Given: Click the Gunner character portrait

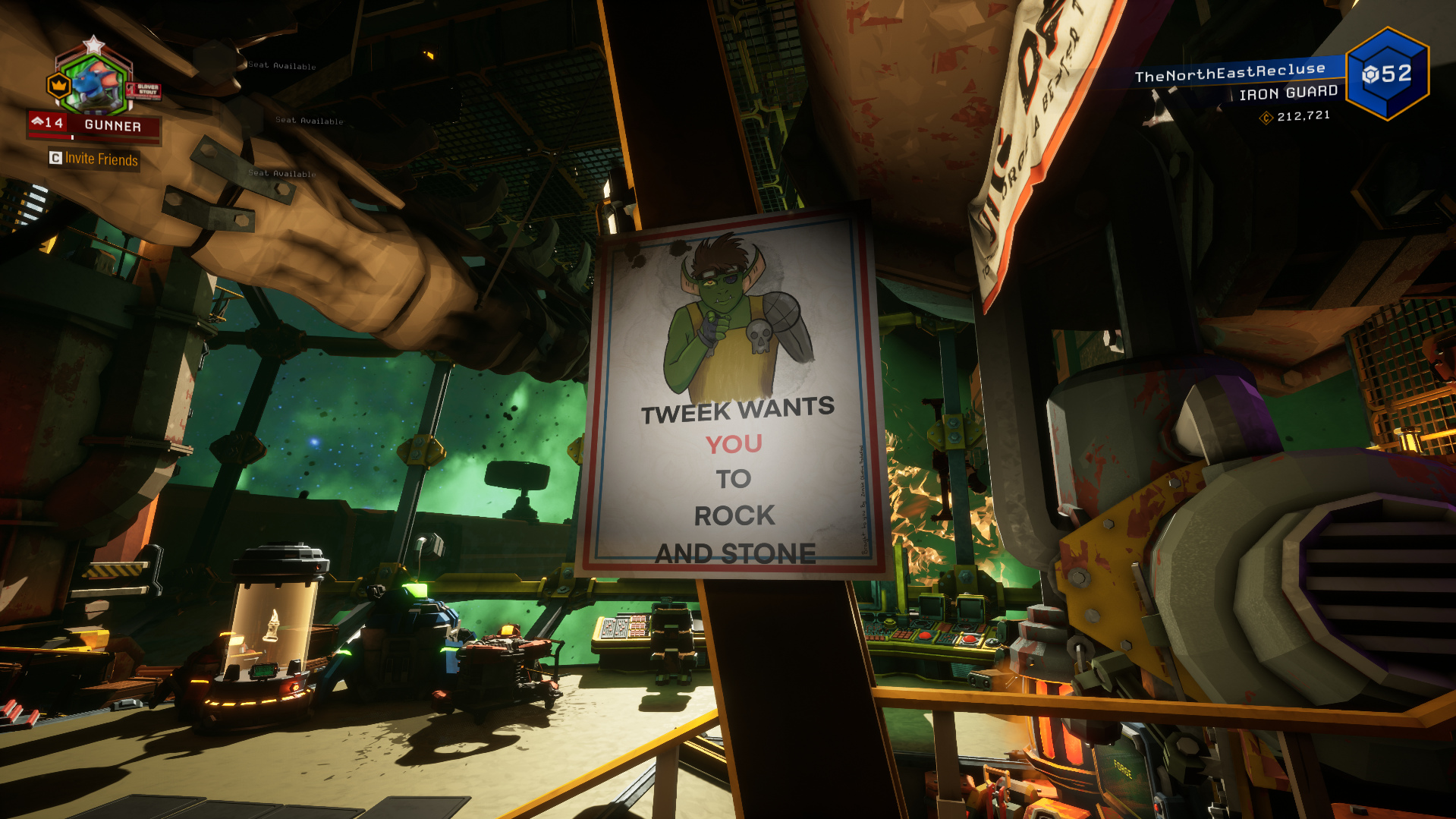Looking at the screenshot, I should (x=96, y=83).
